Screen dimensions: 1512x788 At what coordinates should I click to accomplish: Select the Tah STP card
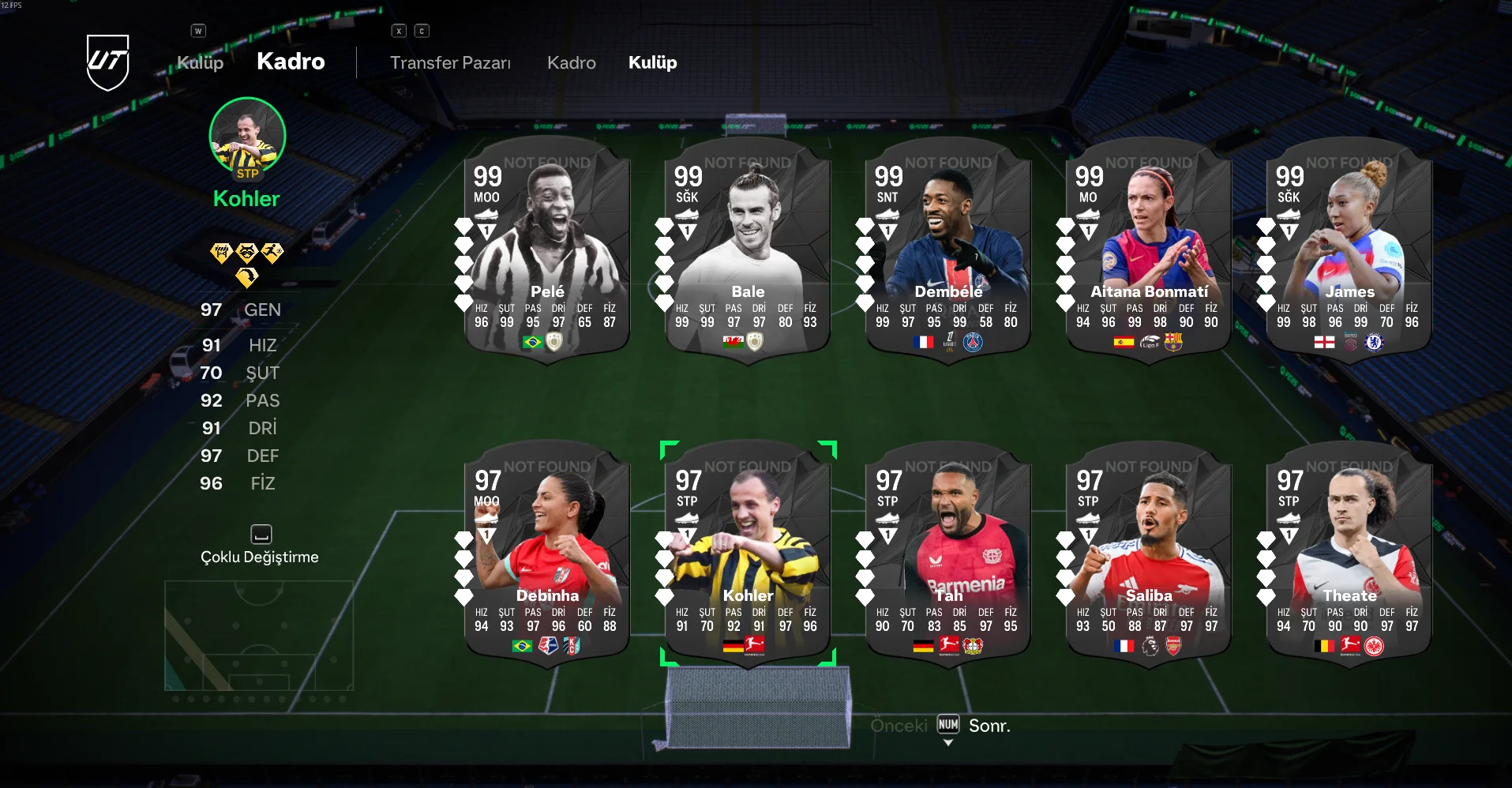click(x=948, y=553)
